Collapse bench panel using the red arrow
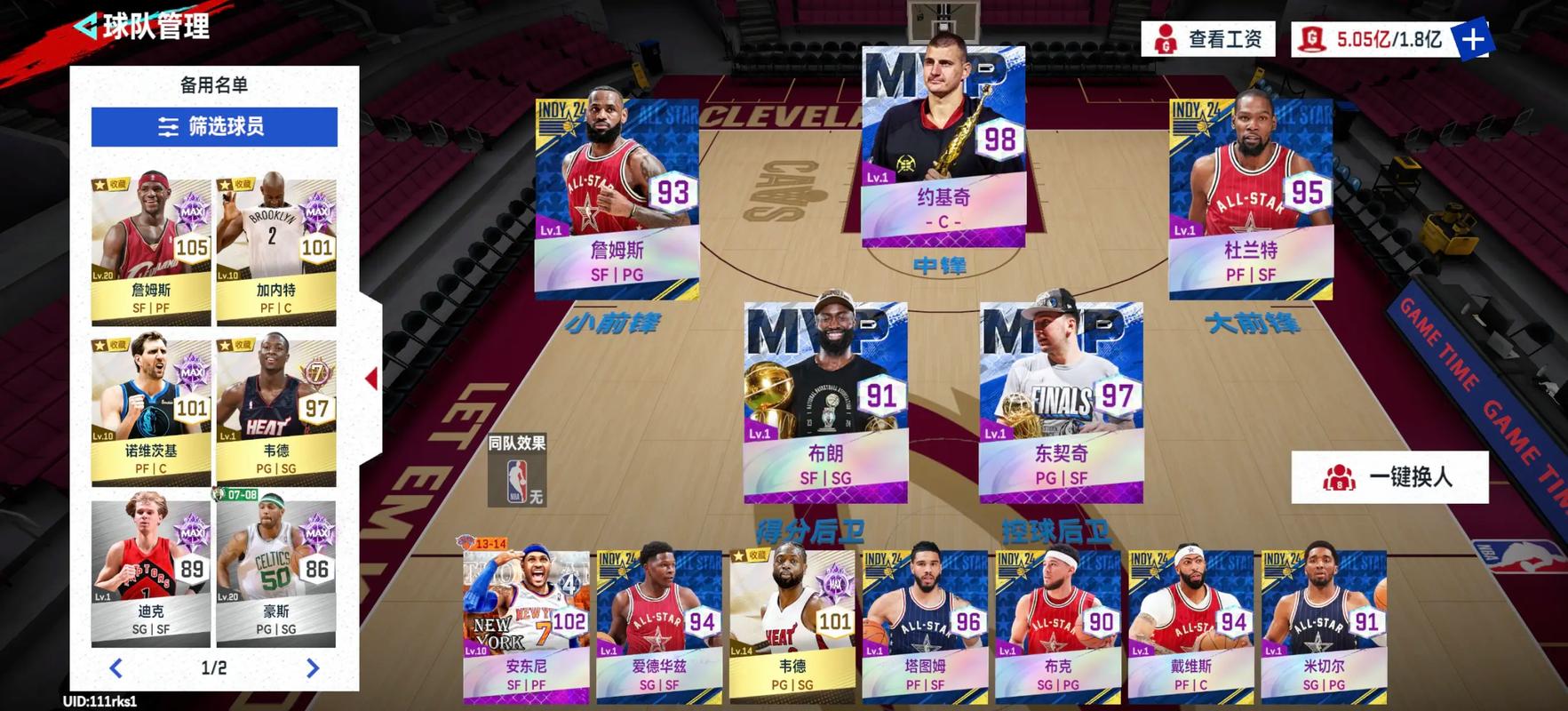This screenshot has width=1568, height=711. click(x=373, y=378)
